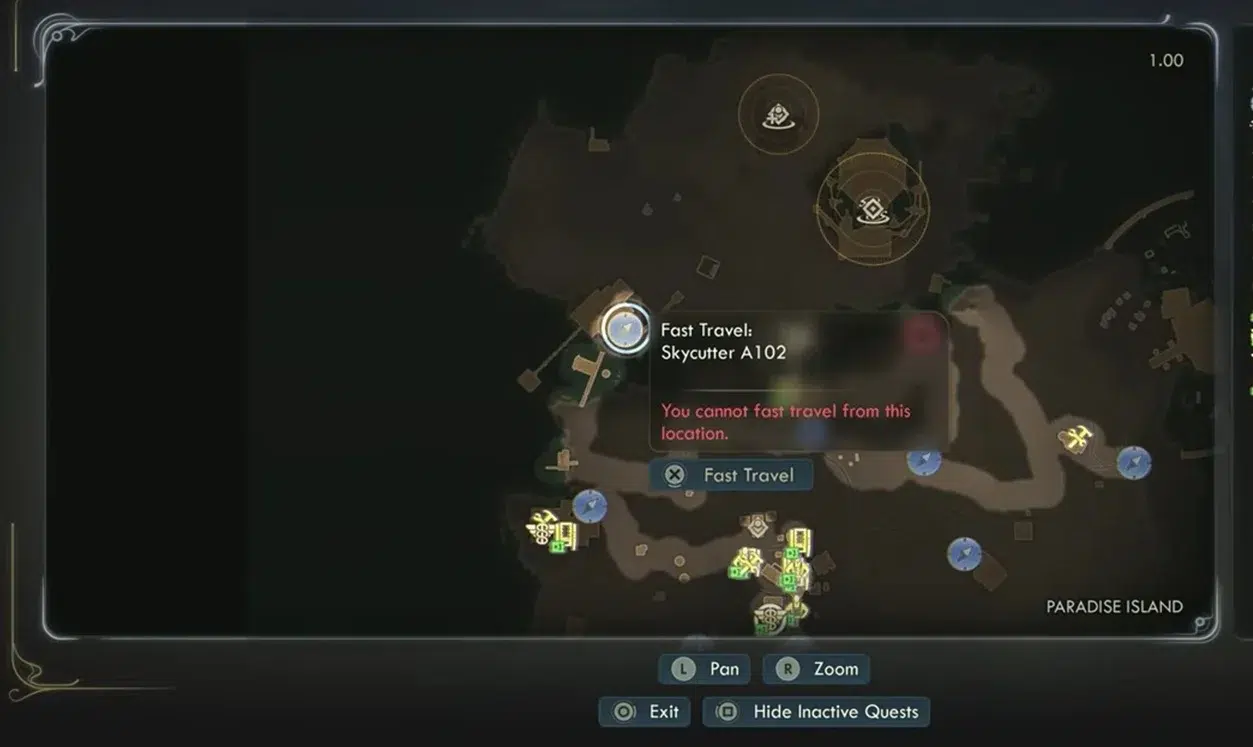Click the Zoom control button
This screenshot has width=1253, height=747.
tap(816, 669)
